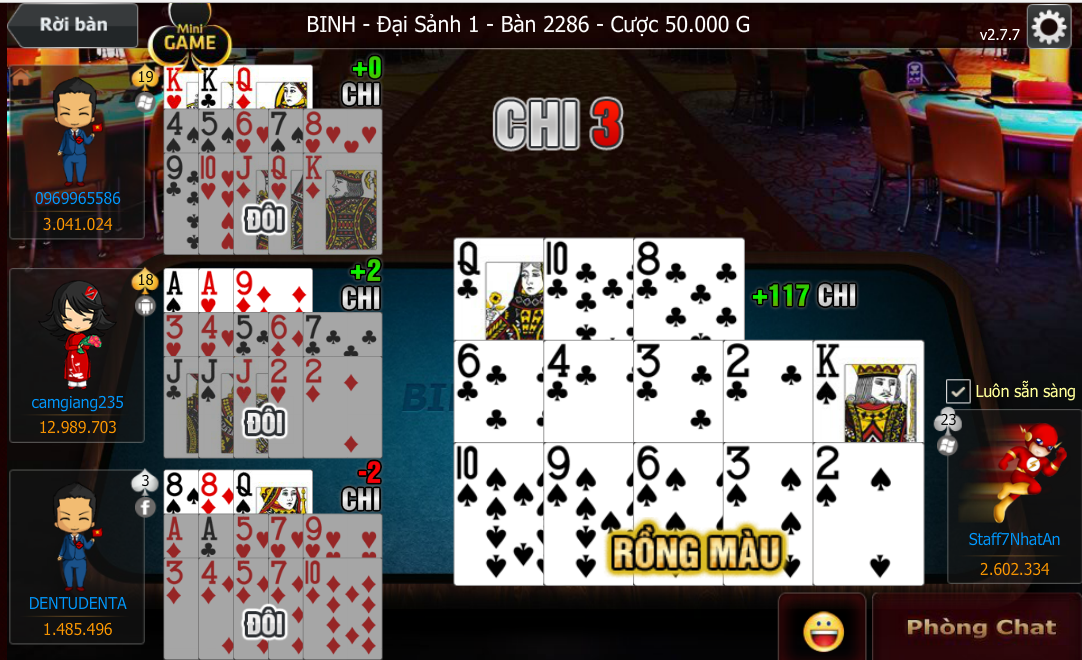
Task: Select the 4 of clubs card
Action: [x=588, y=391]
